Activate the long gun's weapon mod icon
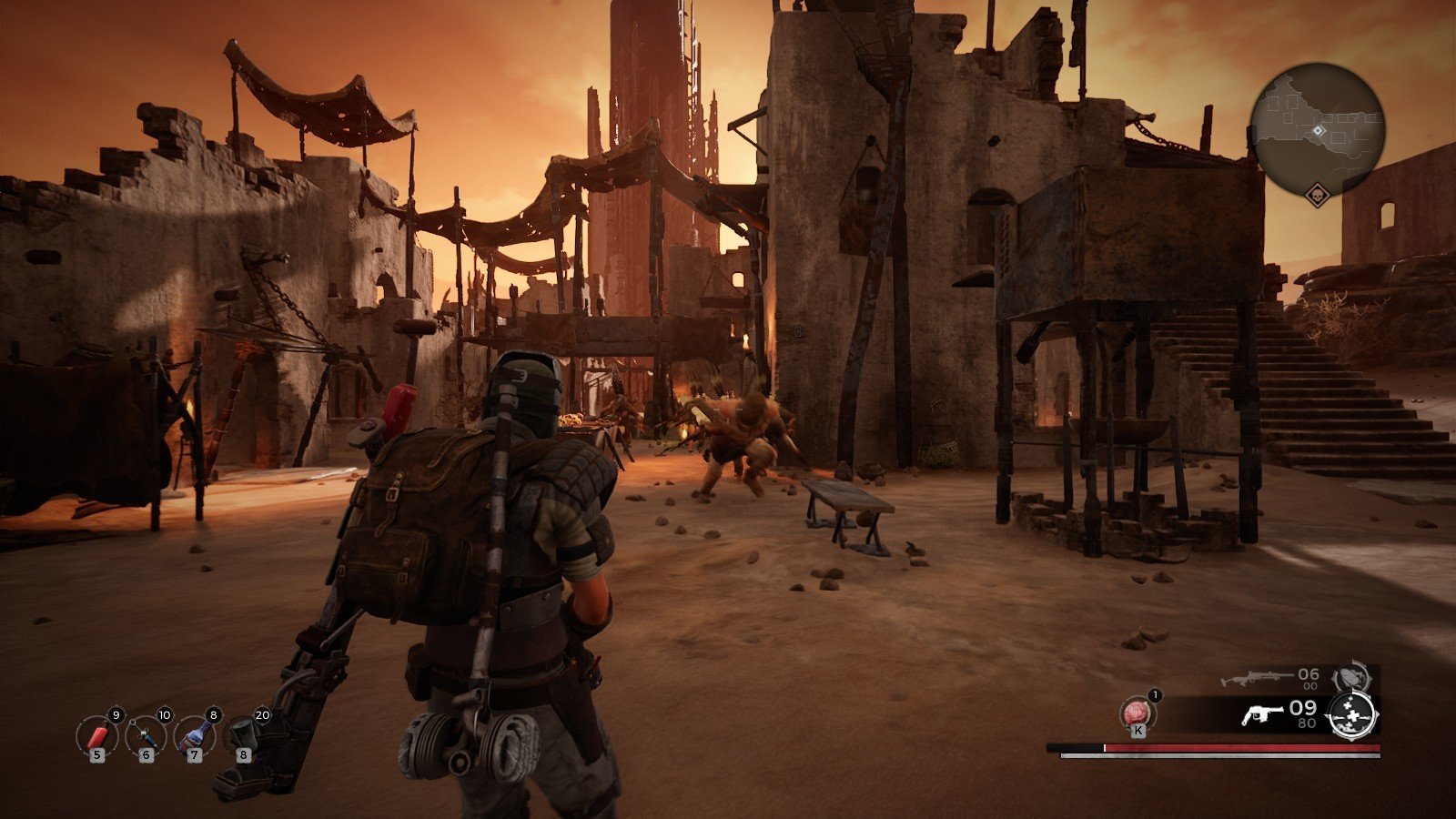This screenshot has width=1456, height=819. [x=1350, y=678]
